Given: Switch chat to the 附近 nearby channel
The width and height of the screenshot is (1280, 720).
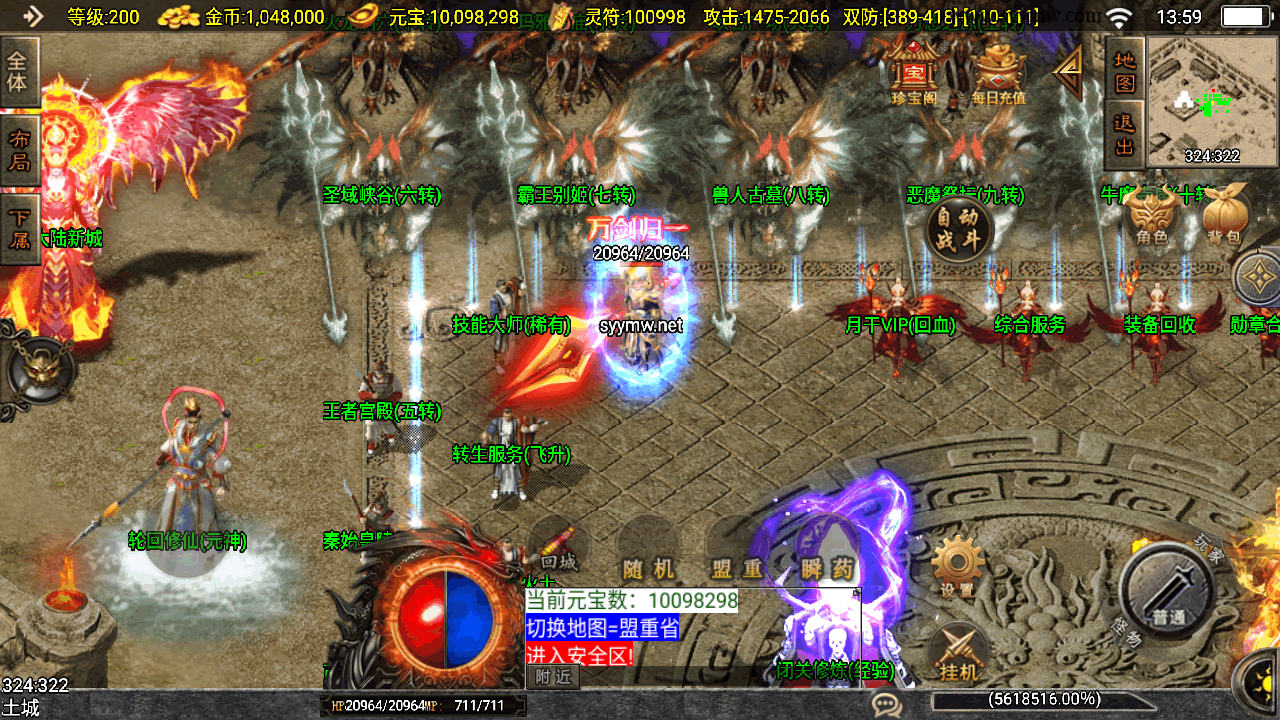Looking at the screenshot, I should [x=552, y=677].
